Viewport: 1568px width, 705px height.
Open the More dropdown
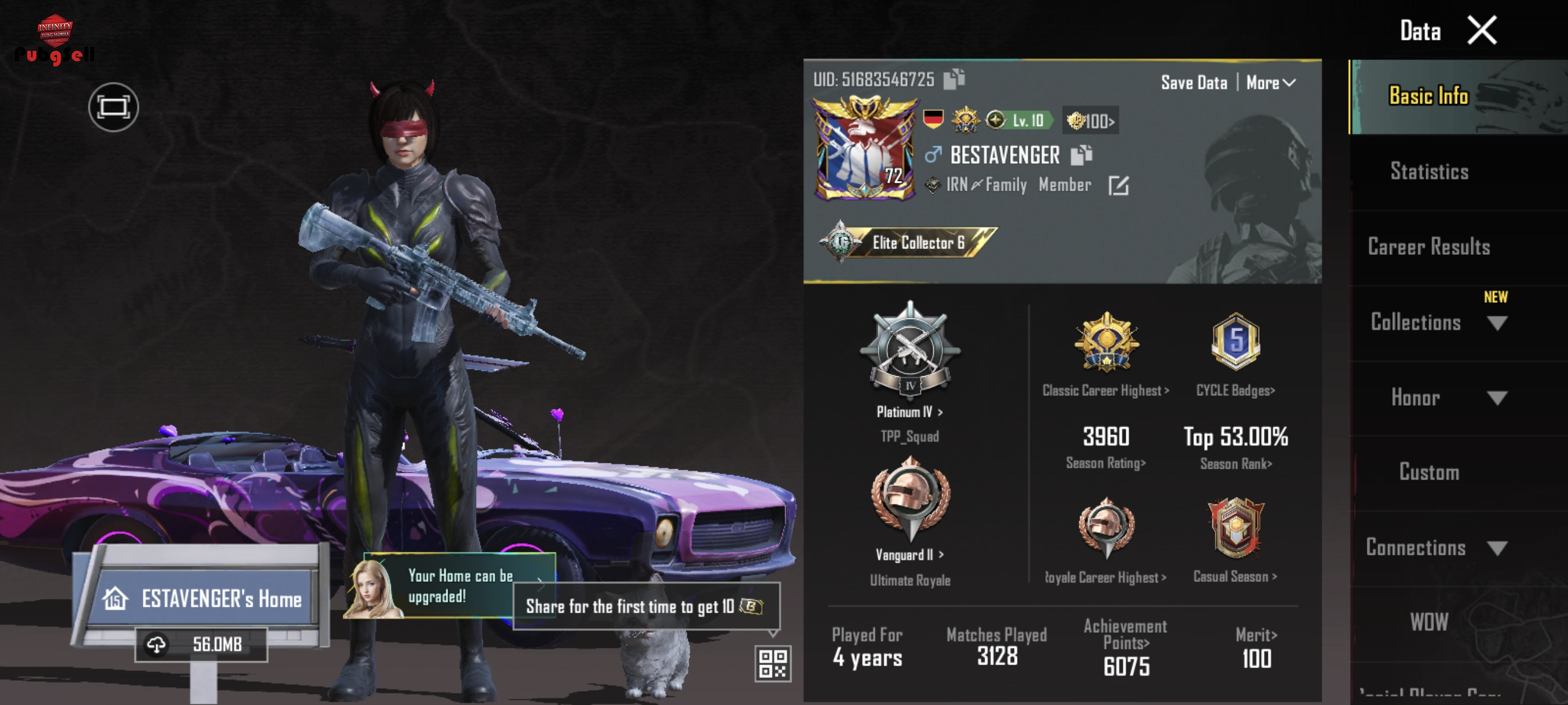point(1270,83)
